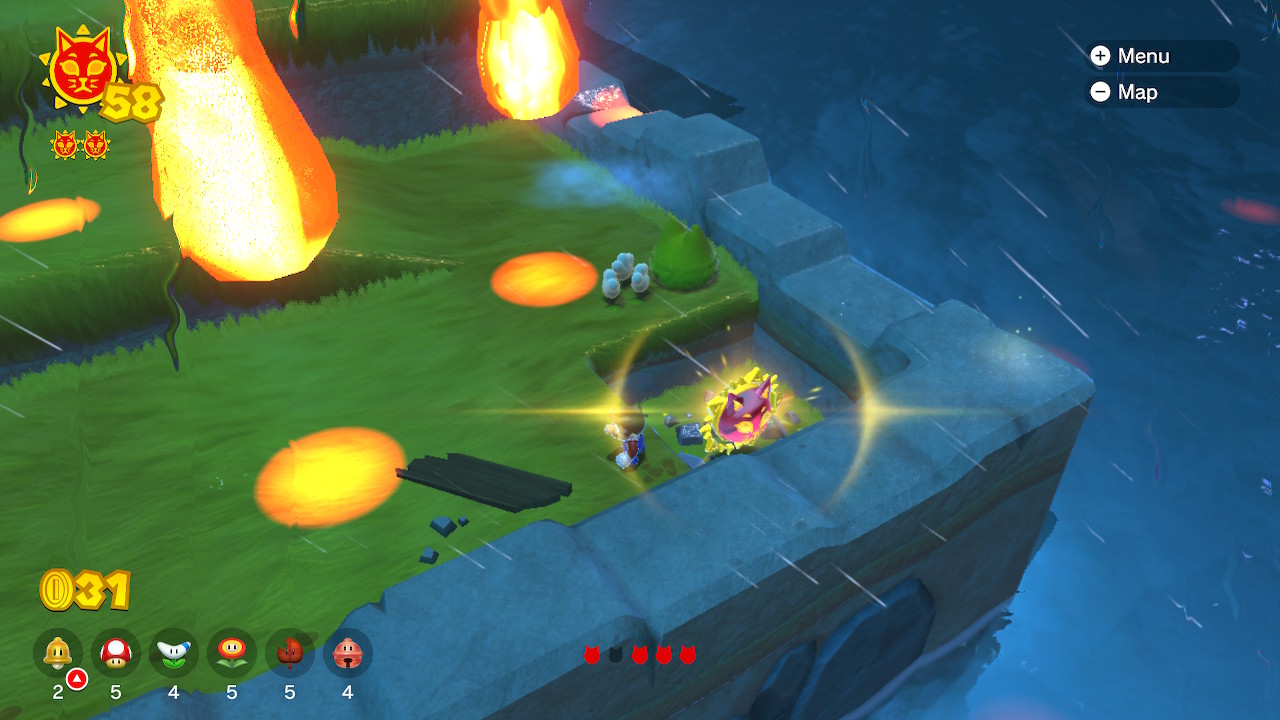Screen dimensions: 1280x720
Task: Select the Super Bell item
Action: (58, 653)
